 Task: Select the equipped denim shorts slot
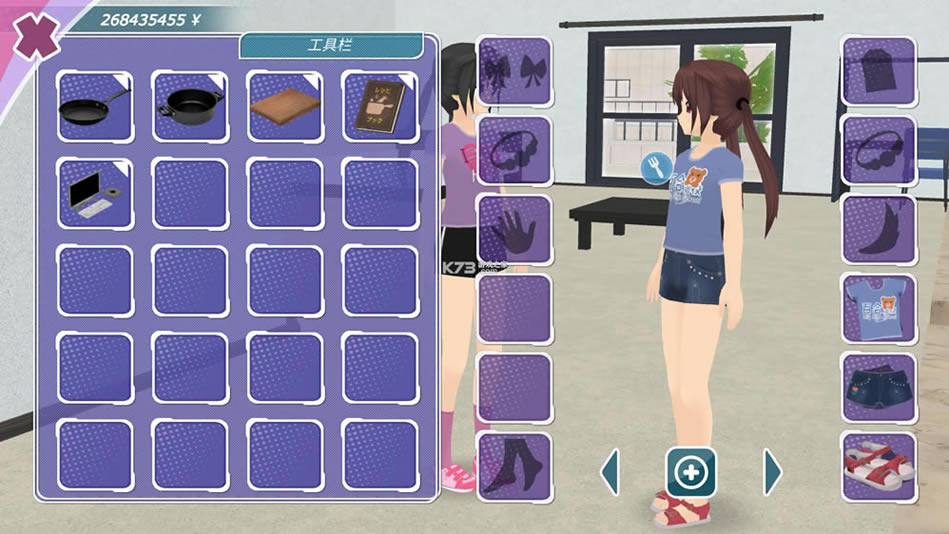pos(878,387)
